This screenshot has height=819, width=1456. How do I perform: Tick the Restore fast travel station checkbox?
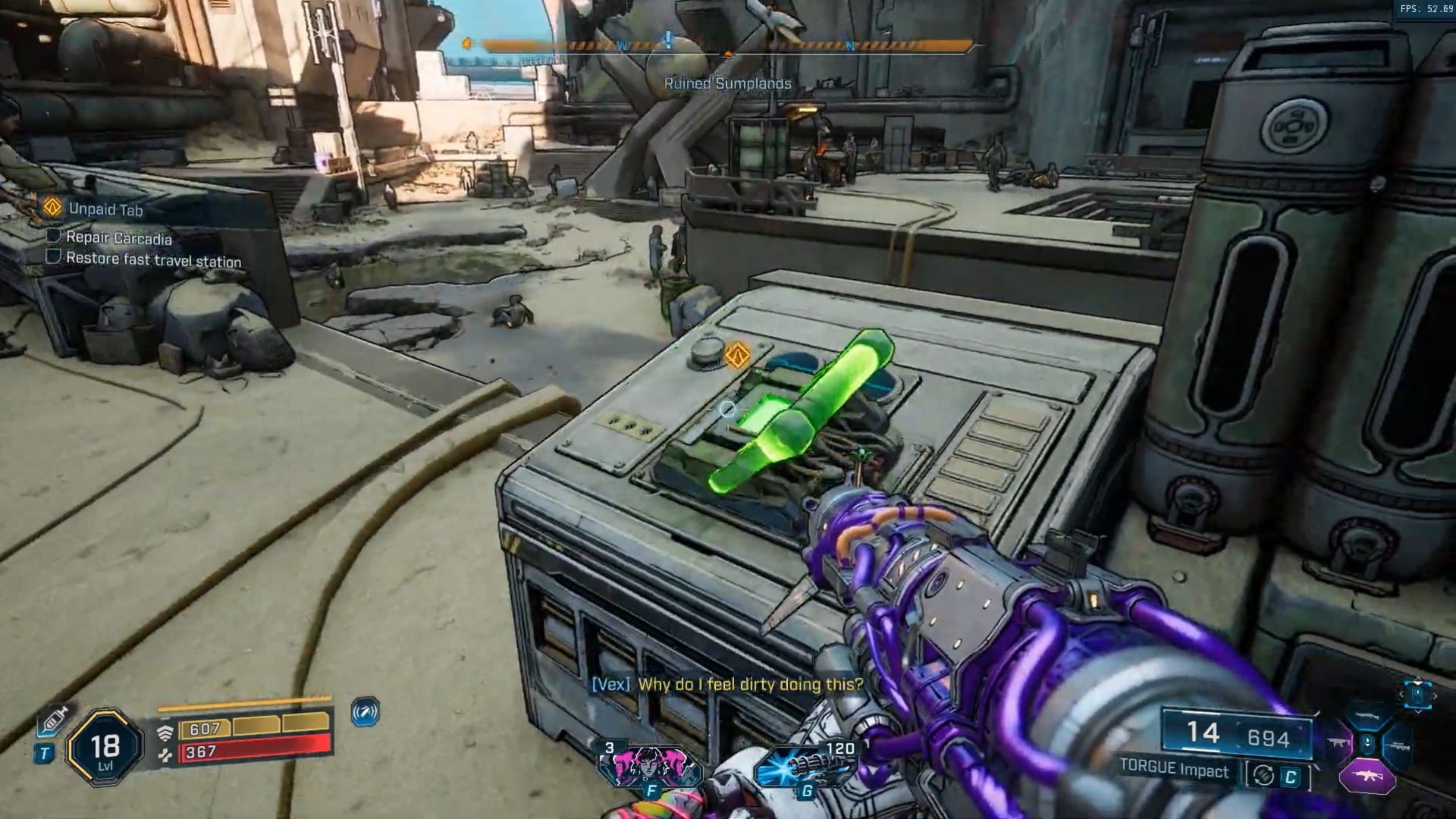point(54,257)
